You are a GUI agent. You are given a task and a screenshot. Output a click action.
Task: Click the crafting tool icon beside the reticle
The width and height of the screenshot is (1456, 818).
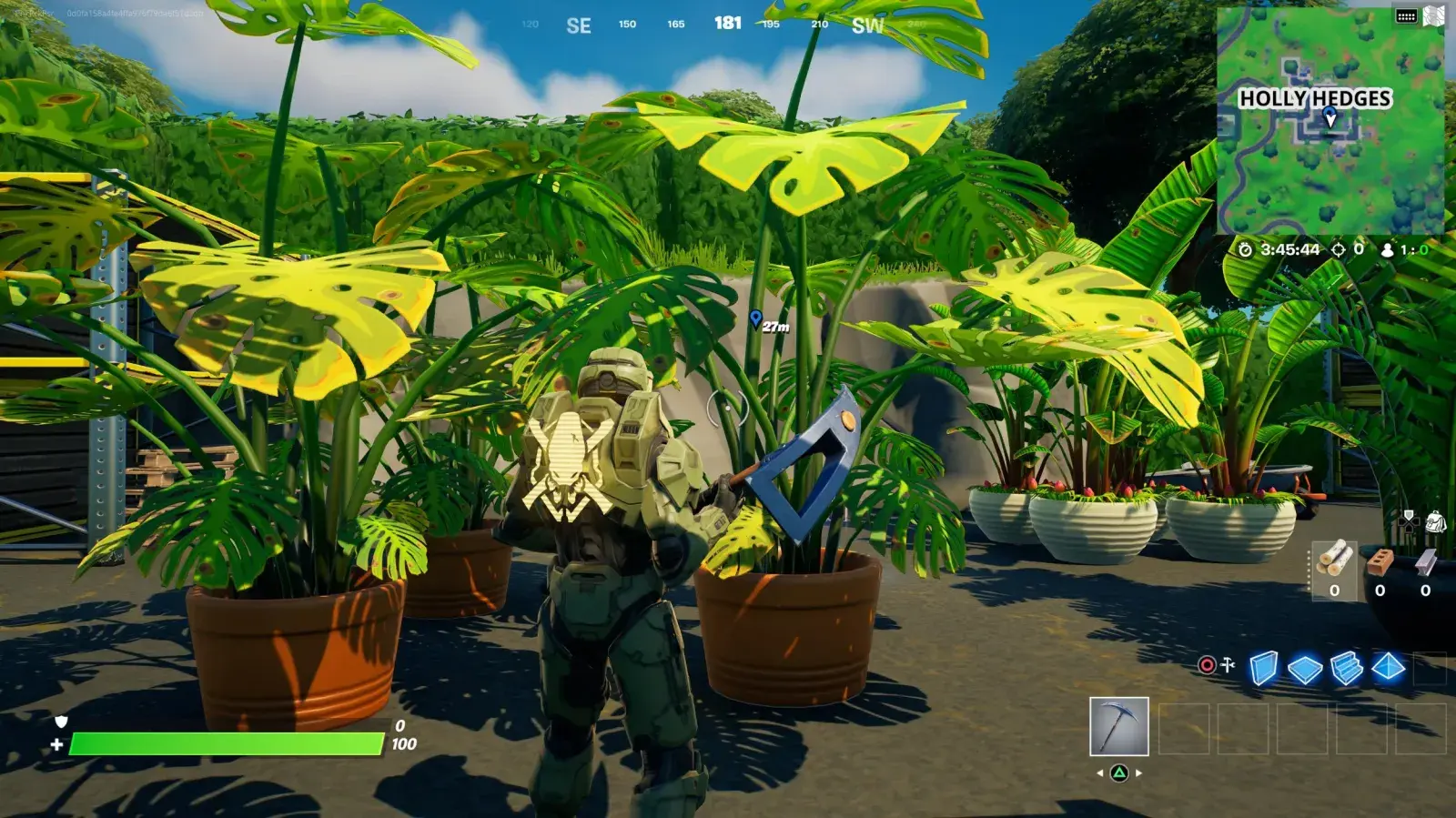point(1228,664)
